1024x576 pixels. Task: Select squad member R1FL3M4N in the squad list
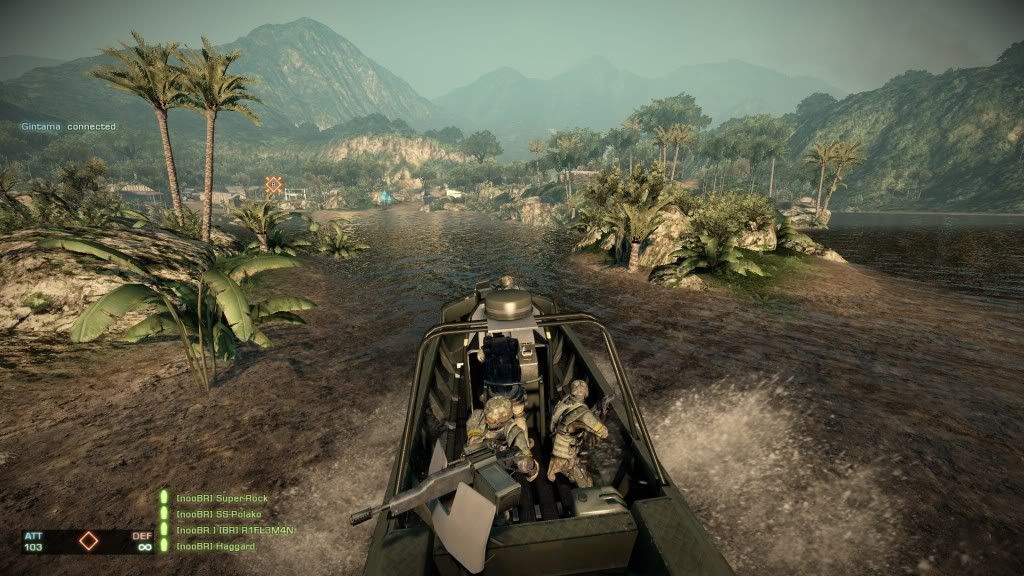[235, 530]
